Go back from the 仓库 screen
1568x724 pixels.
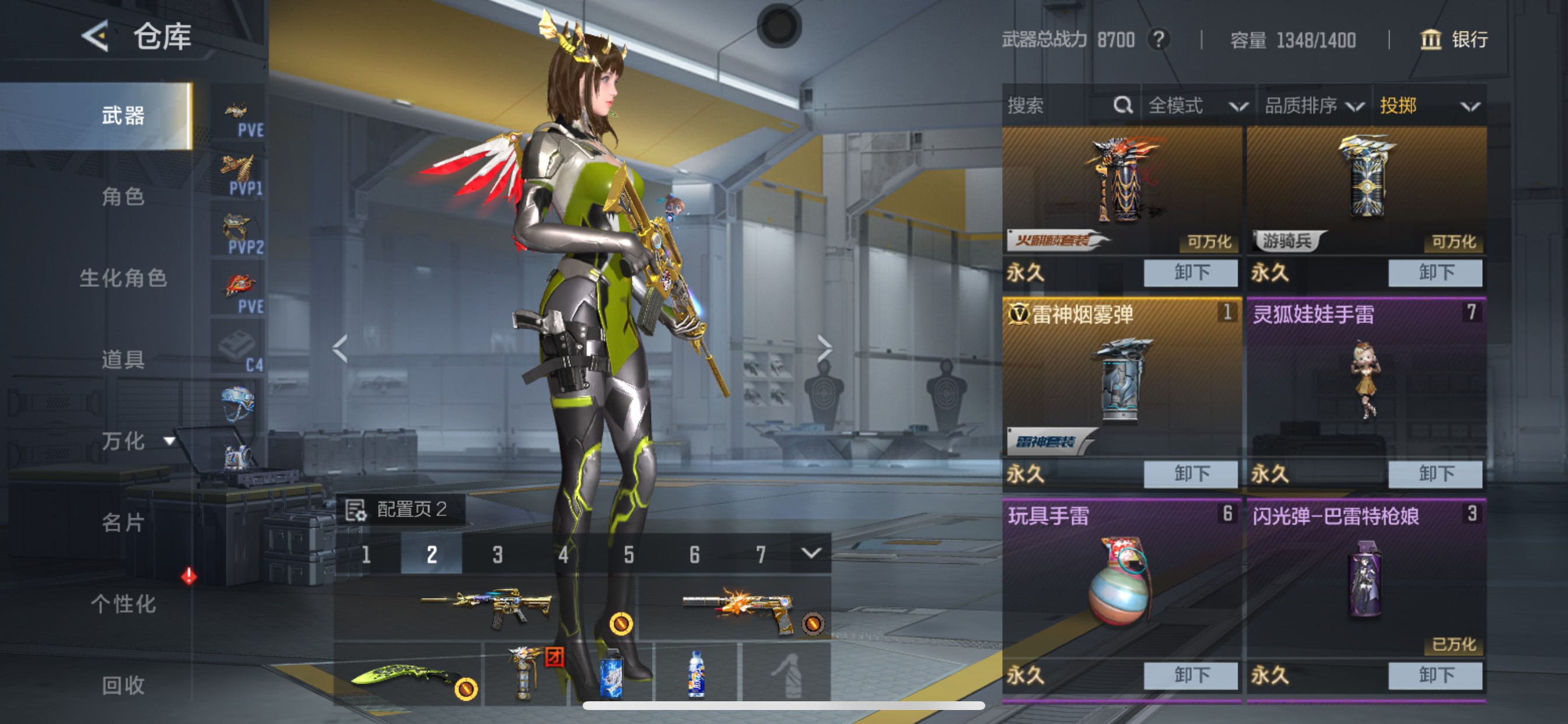[x=95, y=37]
